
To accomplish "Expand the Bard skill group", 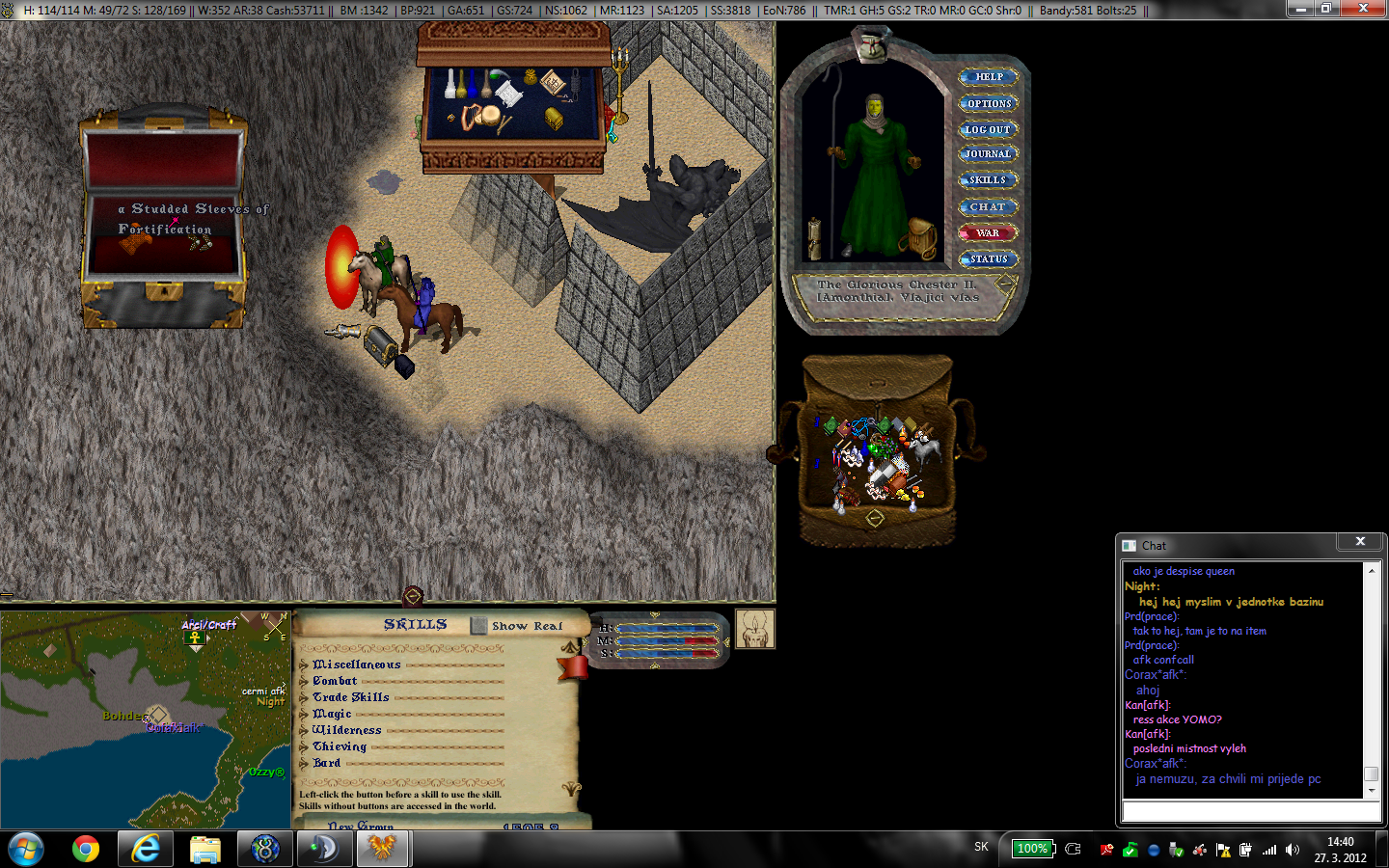I will pos(305,763).
